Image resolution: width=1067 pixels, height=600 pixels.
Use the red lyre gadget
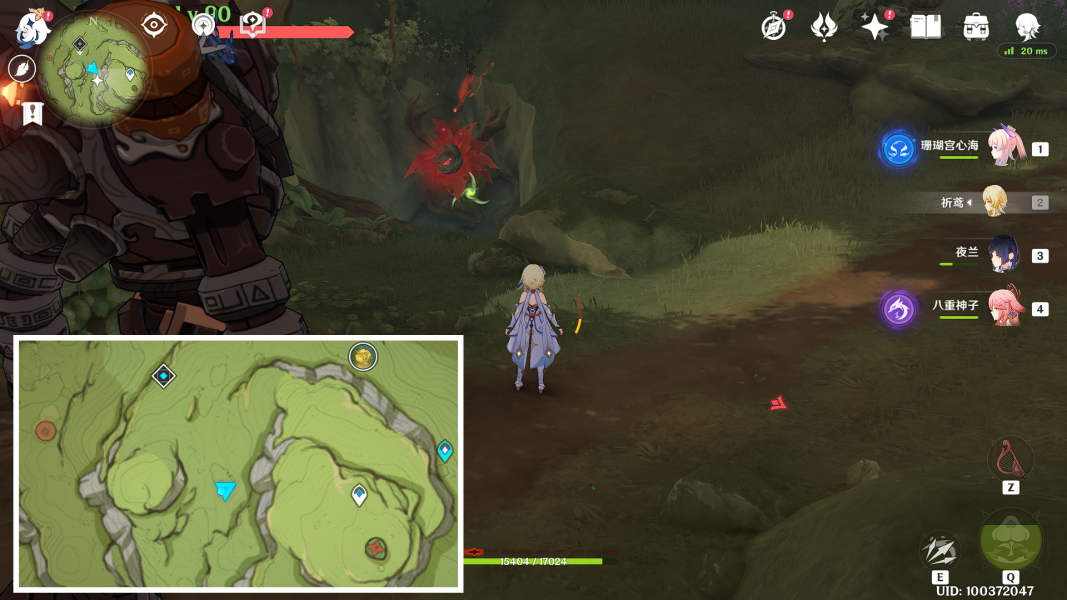1010,459
